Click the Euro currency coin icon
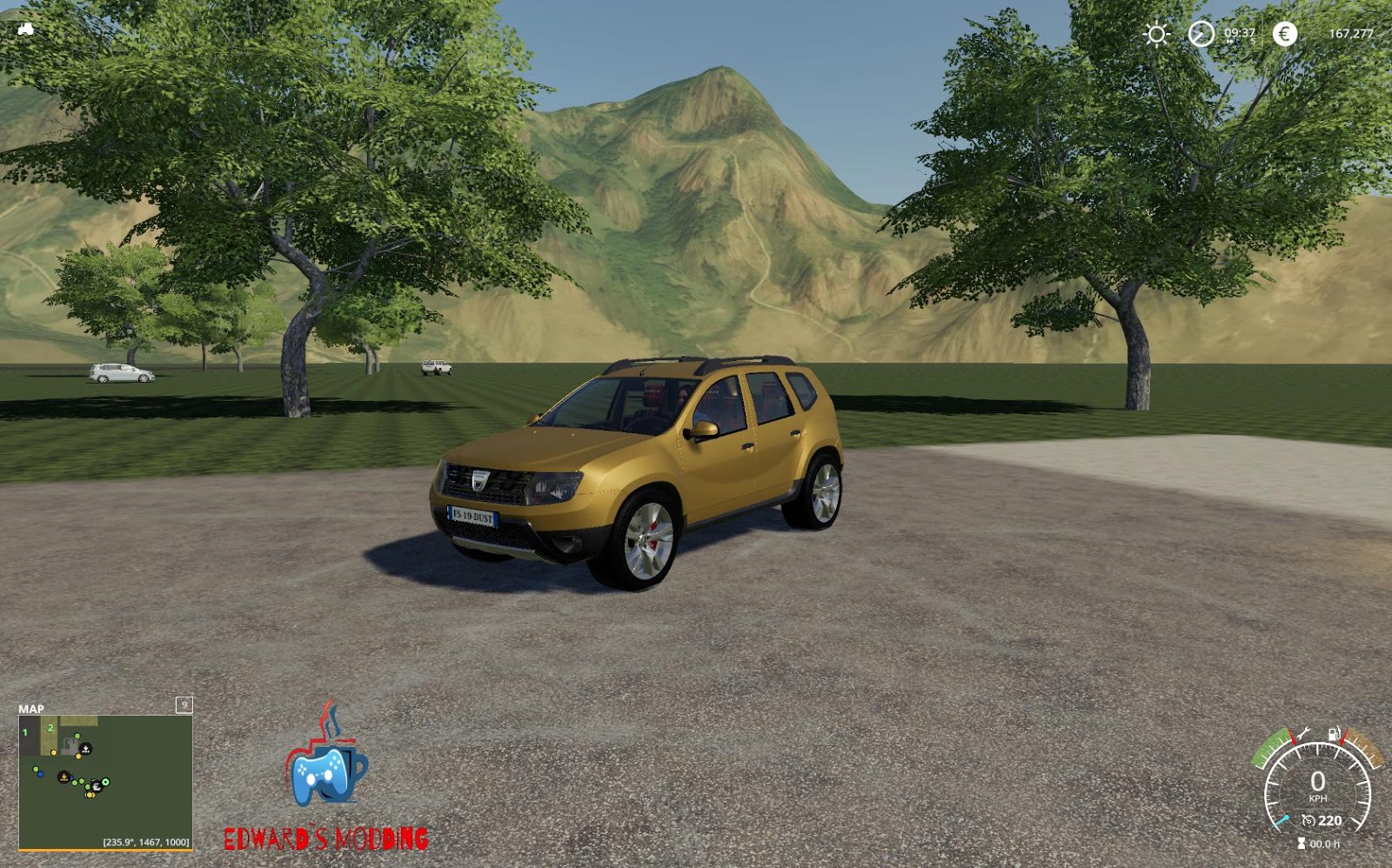The width and height of the screenshot is (1392, 868). click(1283, 33)
